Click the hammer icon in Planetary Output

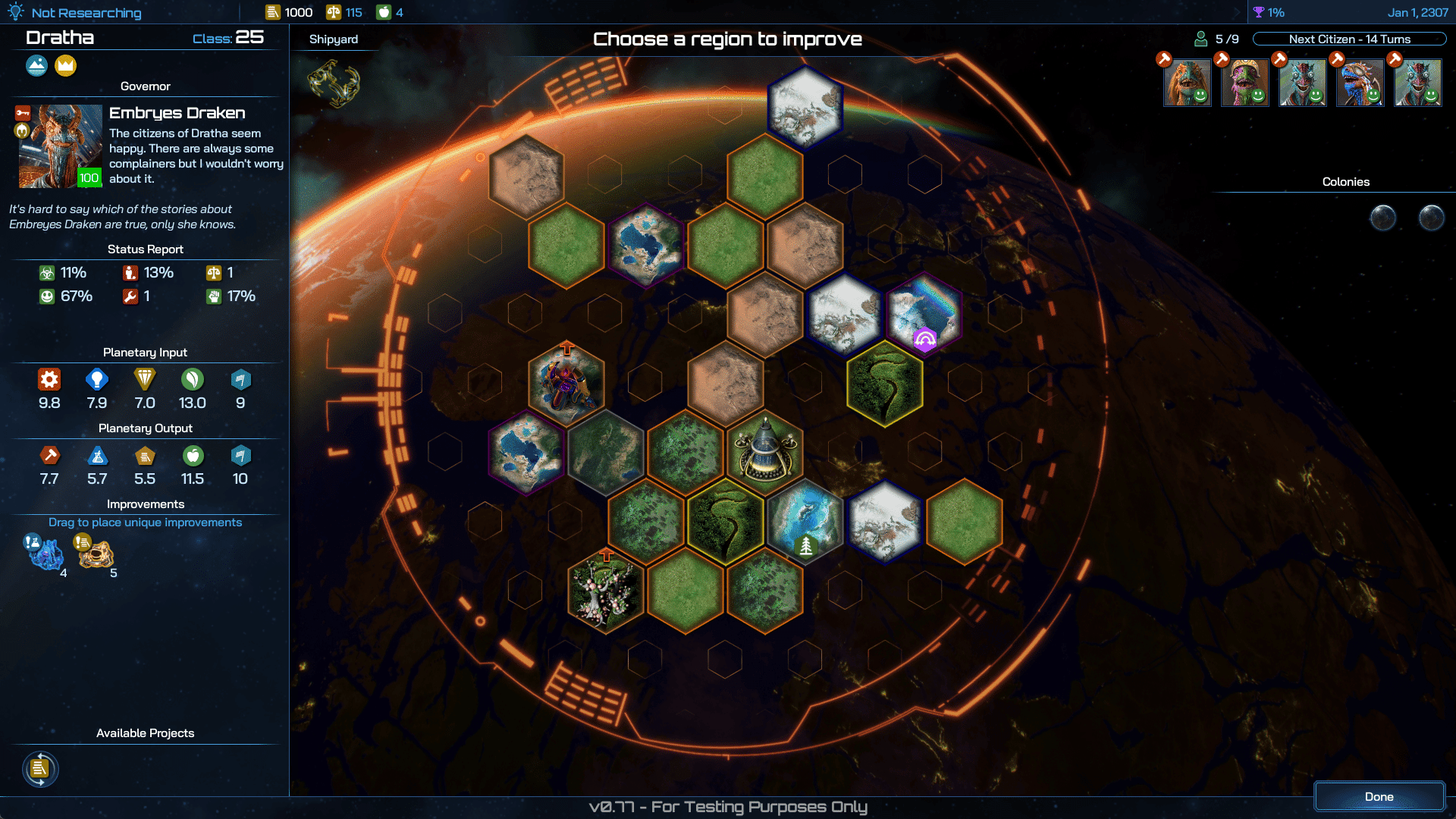49,456
